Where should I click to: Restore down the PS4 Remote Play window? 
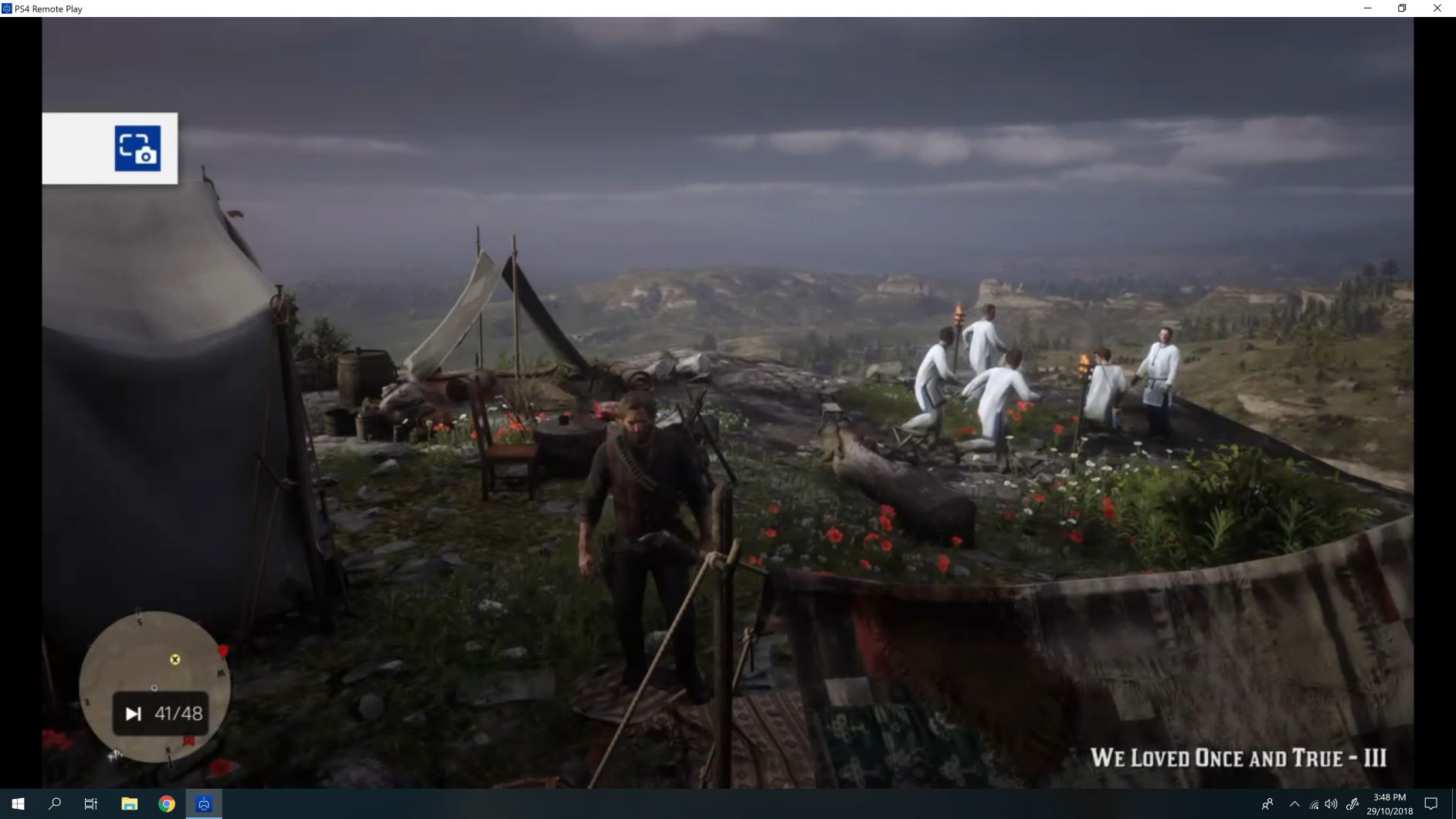tap(1401, 8)
